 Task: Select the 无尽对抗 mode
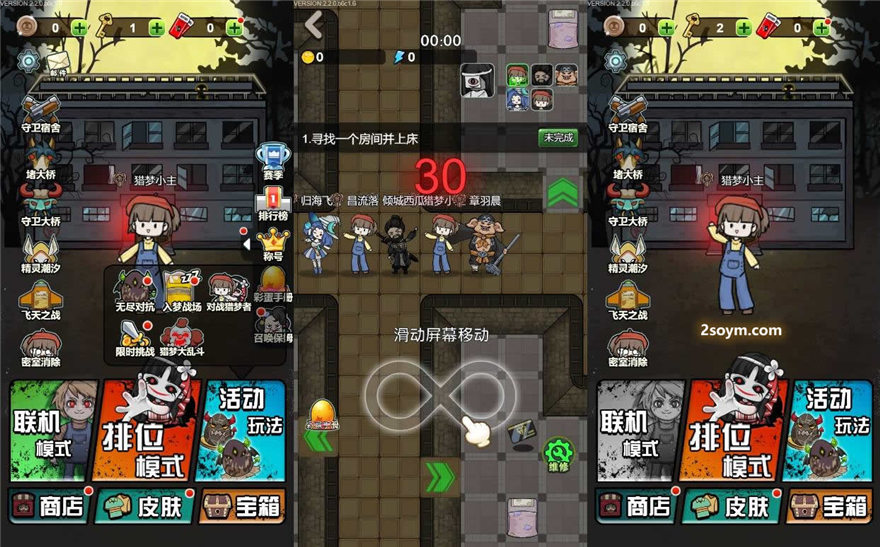coord(132,291)
